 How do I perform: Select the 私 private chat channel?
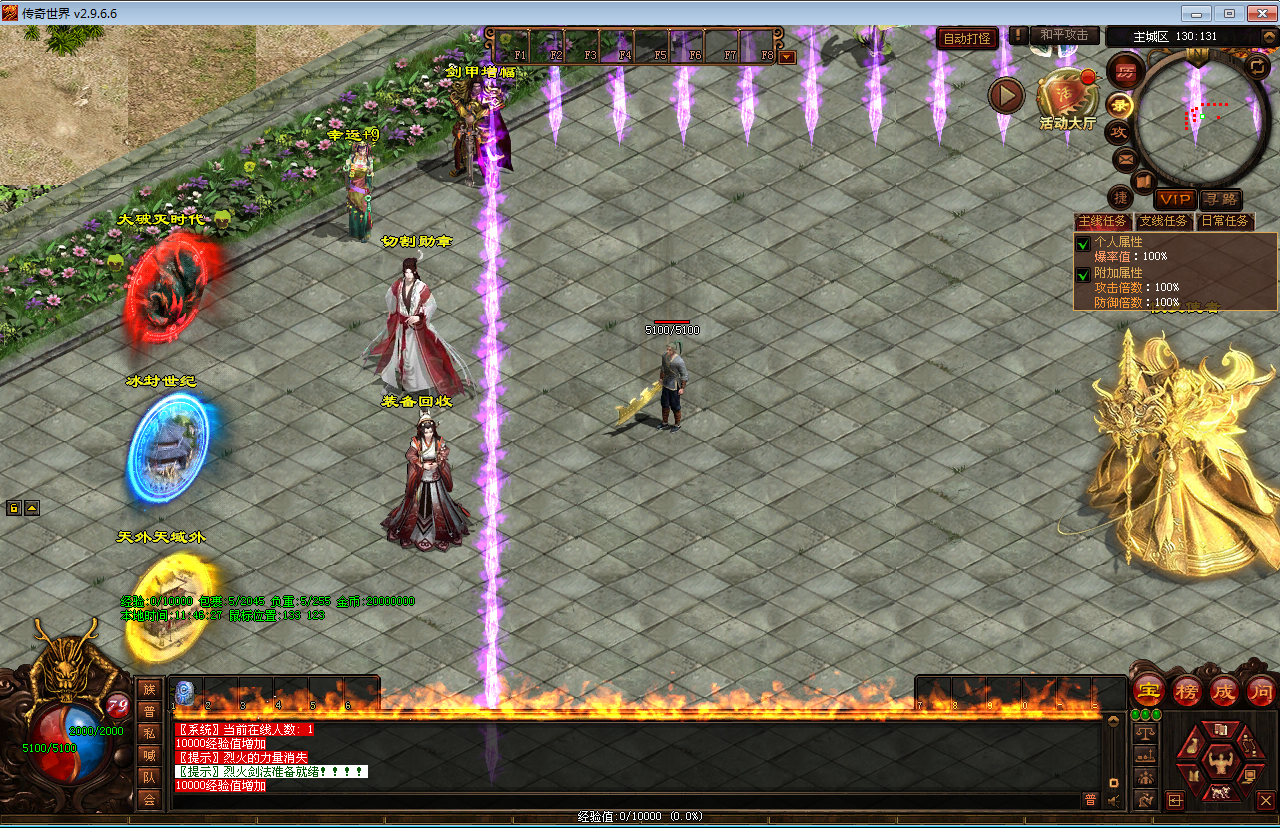click(149, 732)
